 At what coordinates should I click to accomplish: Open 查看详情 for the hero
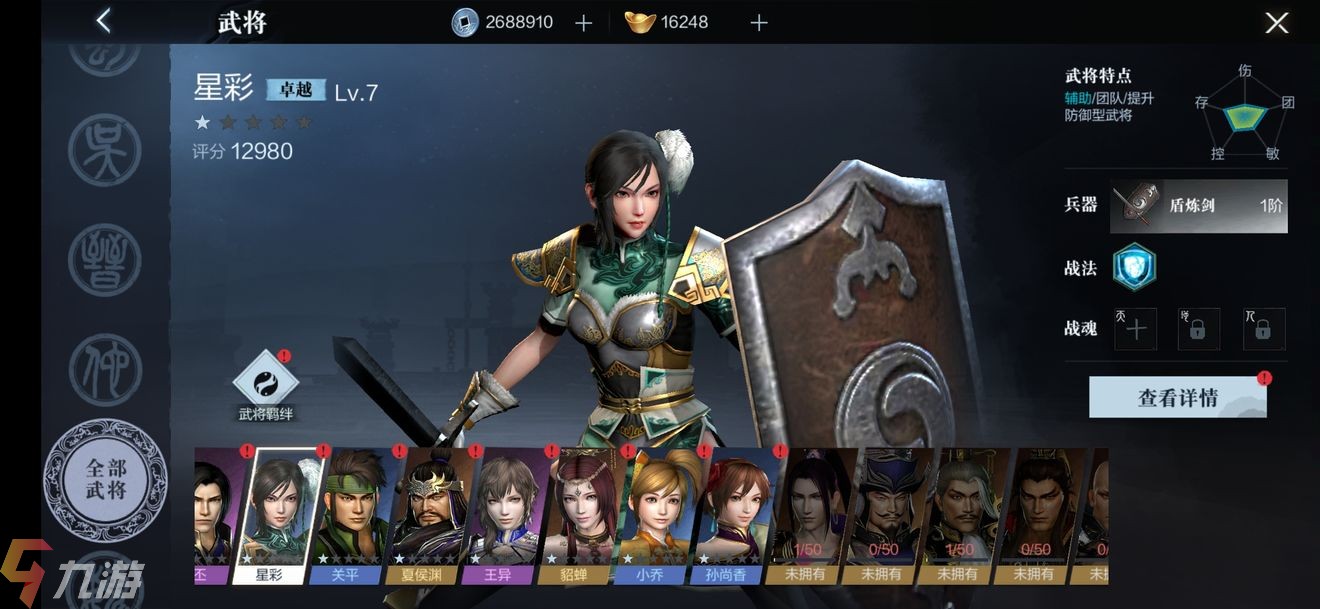[1177, 397]
